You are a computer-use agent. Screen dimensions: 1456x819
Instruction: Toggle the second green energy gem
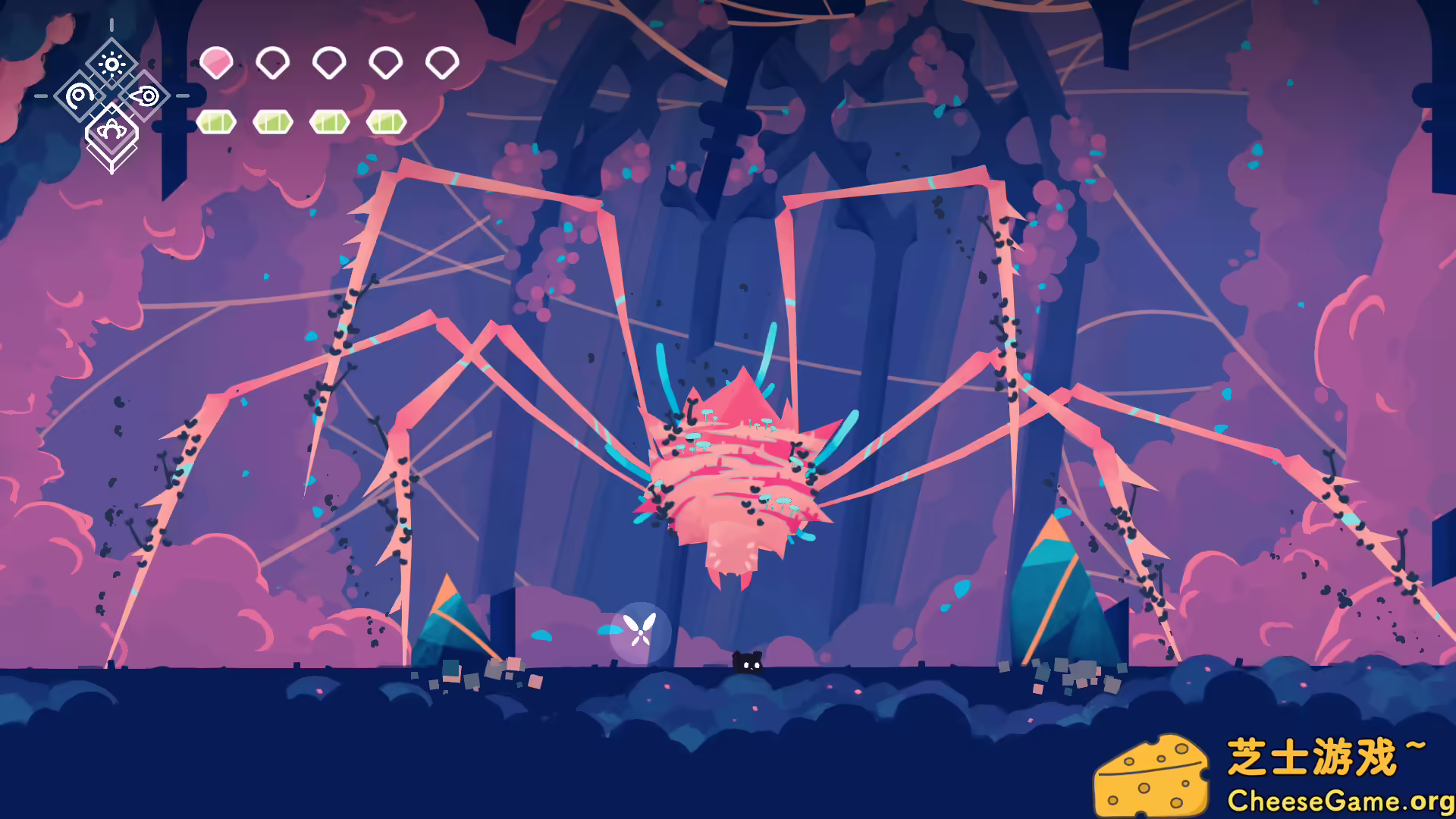[273, 120]
